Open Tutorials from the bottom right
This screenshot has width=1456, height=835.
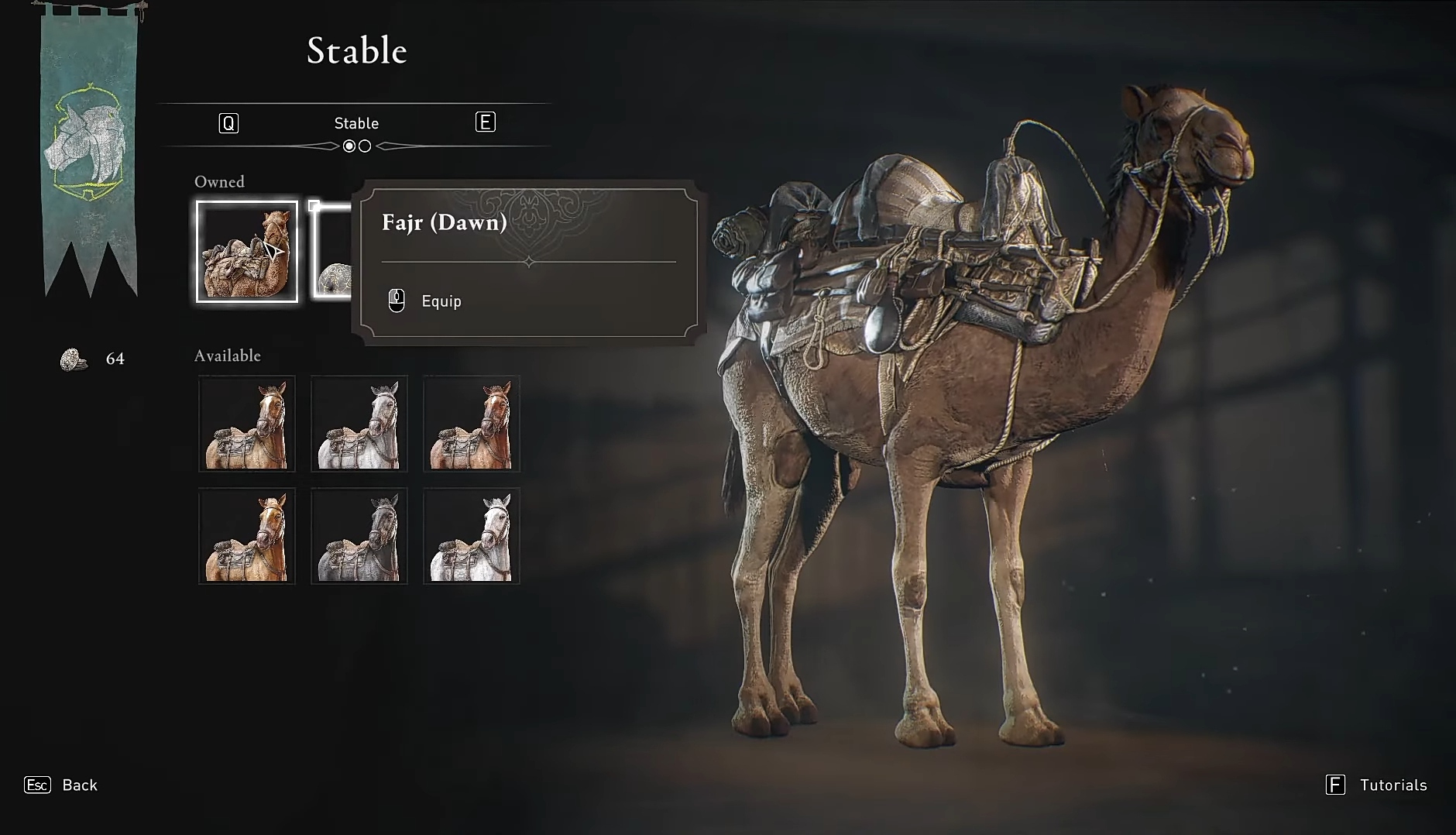tap(1393, 785)
